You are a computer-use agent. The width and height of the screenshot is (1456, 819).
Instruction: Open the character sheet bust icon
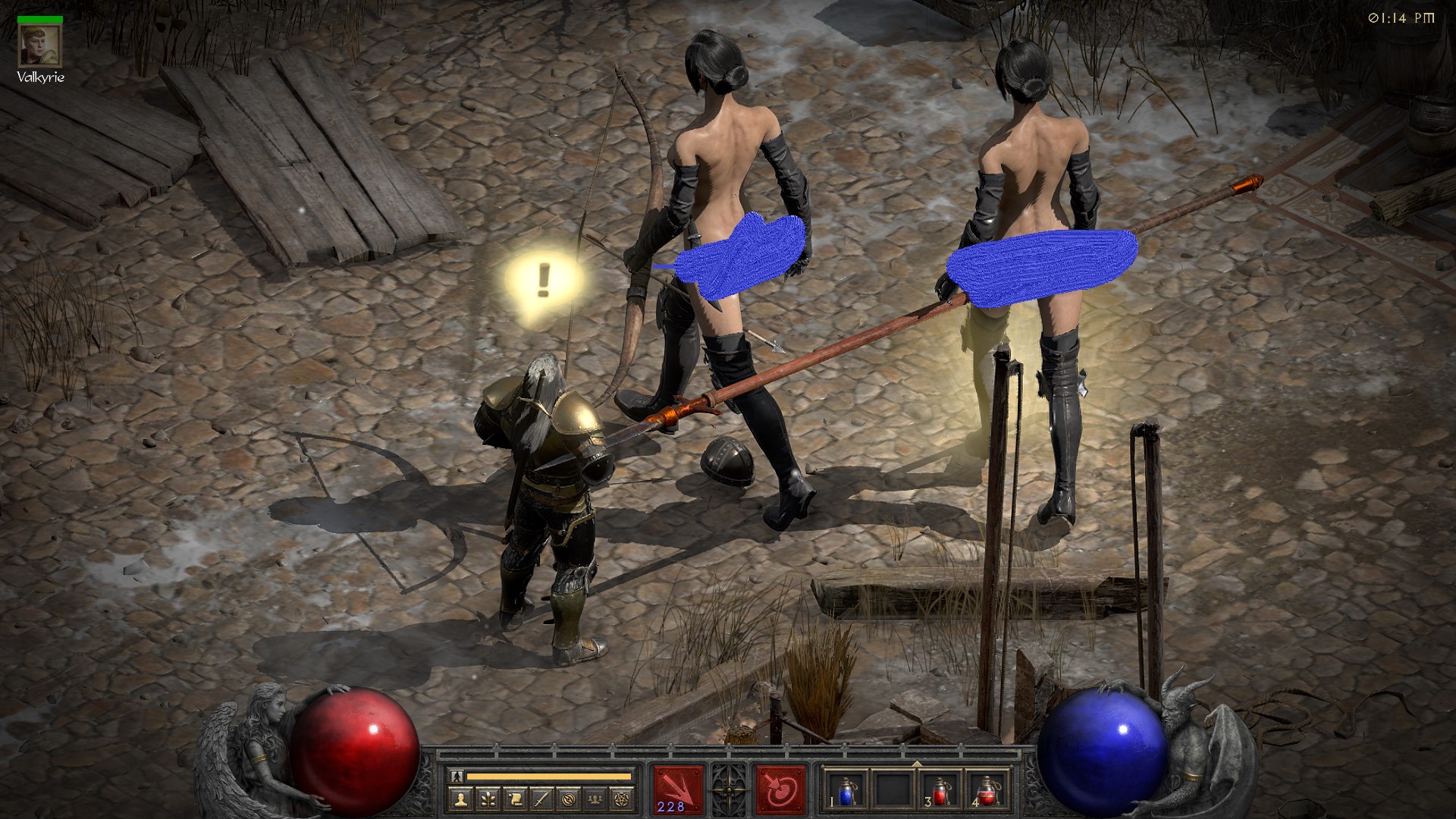462,799
